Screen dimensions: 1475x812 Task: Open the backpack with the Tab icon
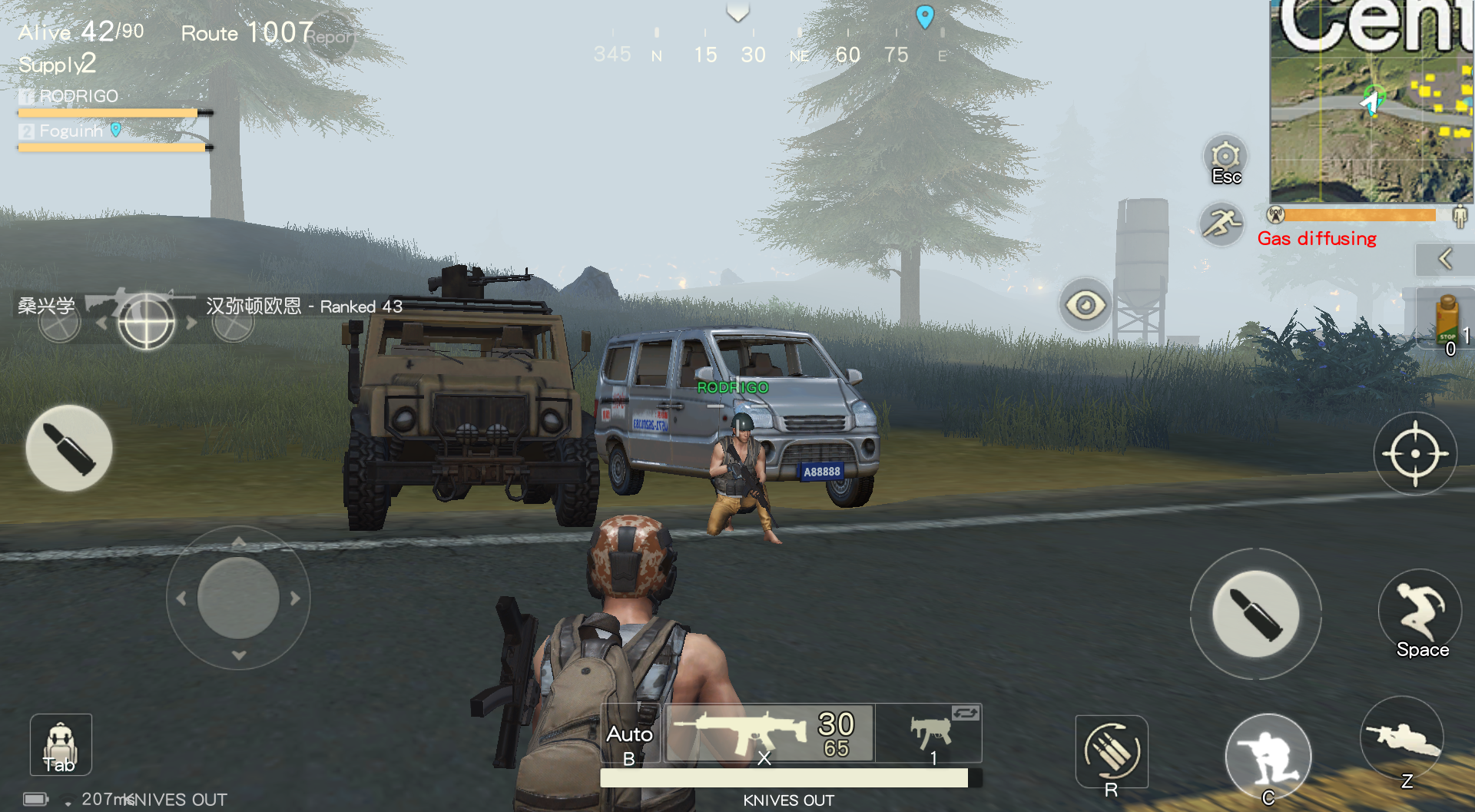click(60, 744)
